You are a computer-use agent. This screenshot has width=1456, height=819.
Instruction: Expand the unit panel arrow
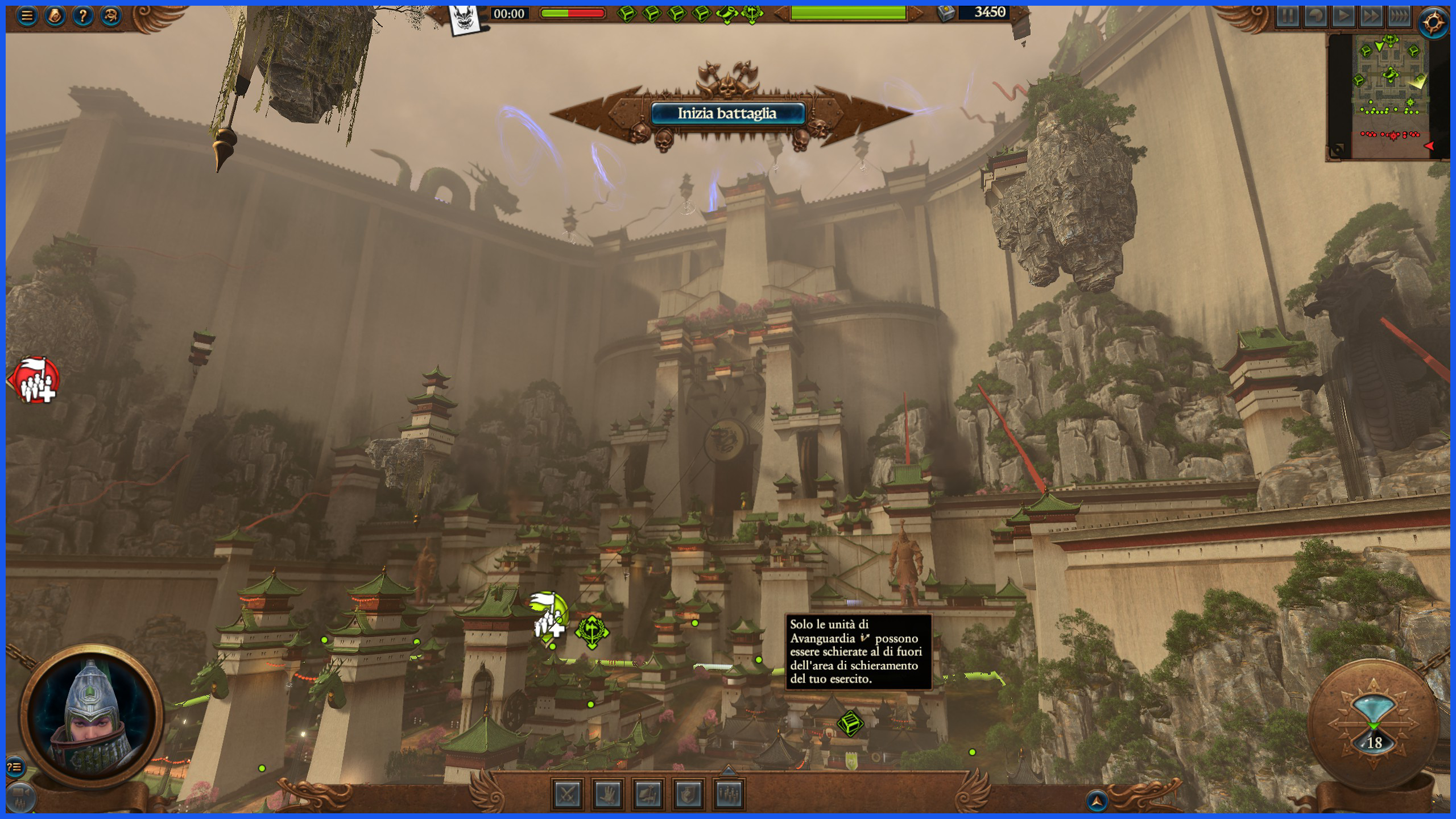pyautogui.click(x=728, y=771)
